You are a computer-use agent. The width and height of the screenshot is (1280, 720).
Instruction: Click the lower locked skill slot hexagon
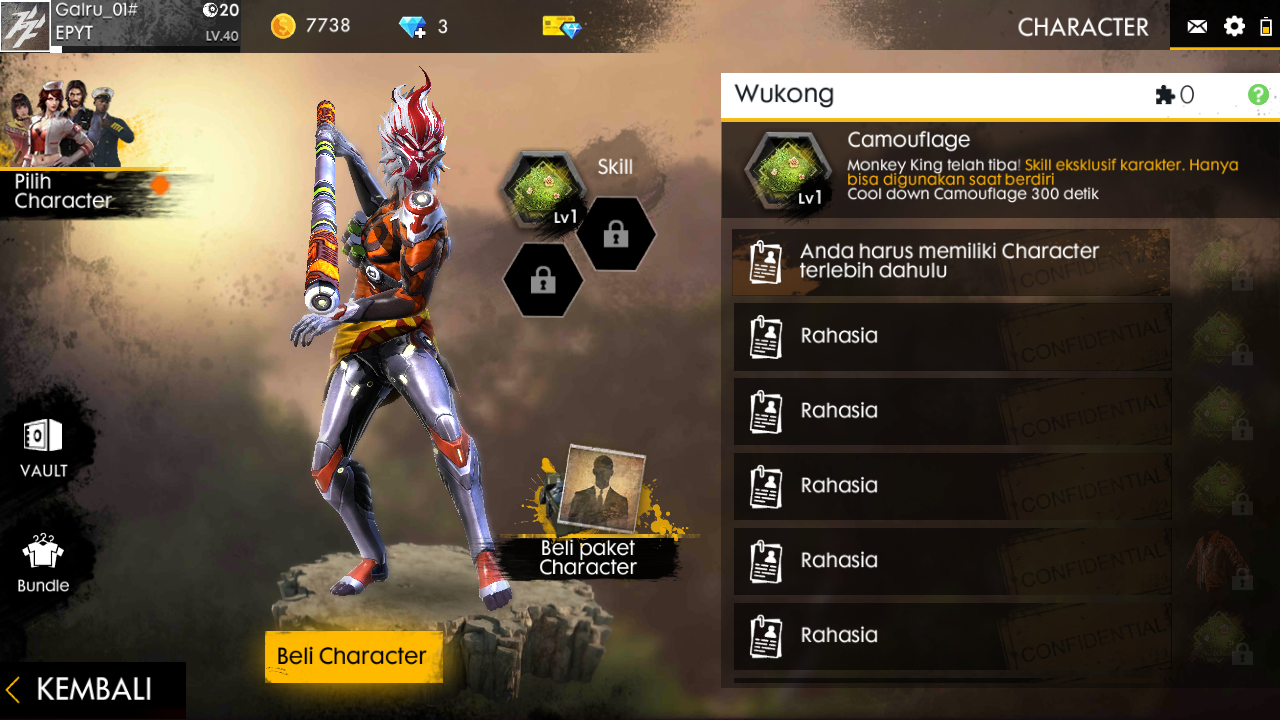tap(543, 281)
